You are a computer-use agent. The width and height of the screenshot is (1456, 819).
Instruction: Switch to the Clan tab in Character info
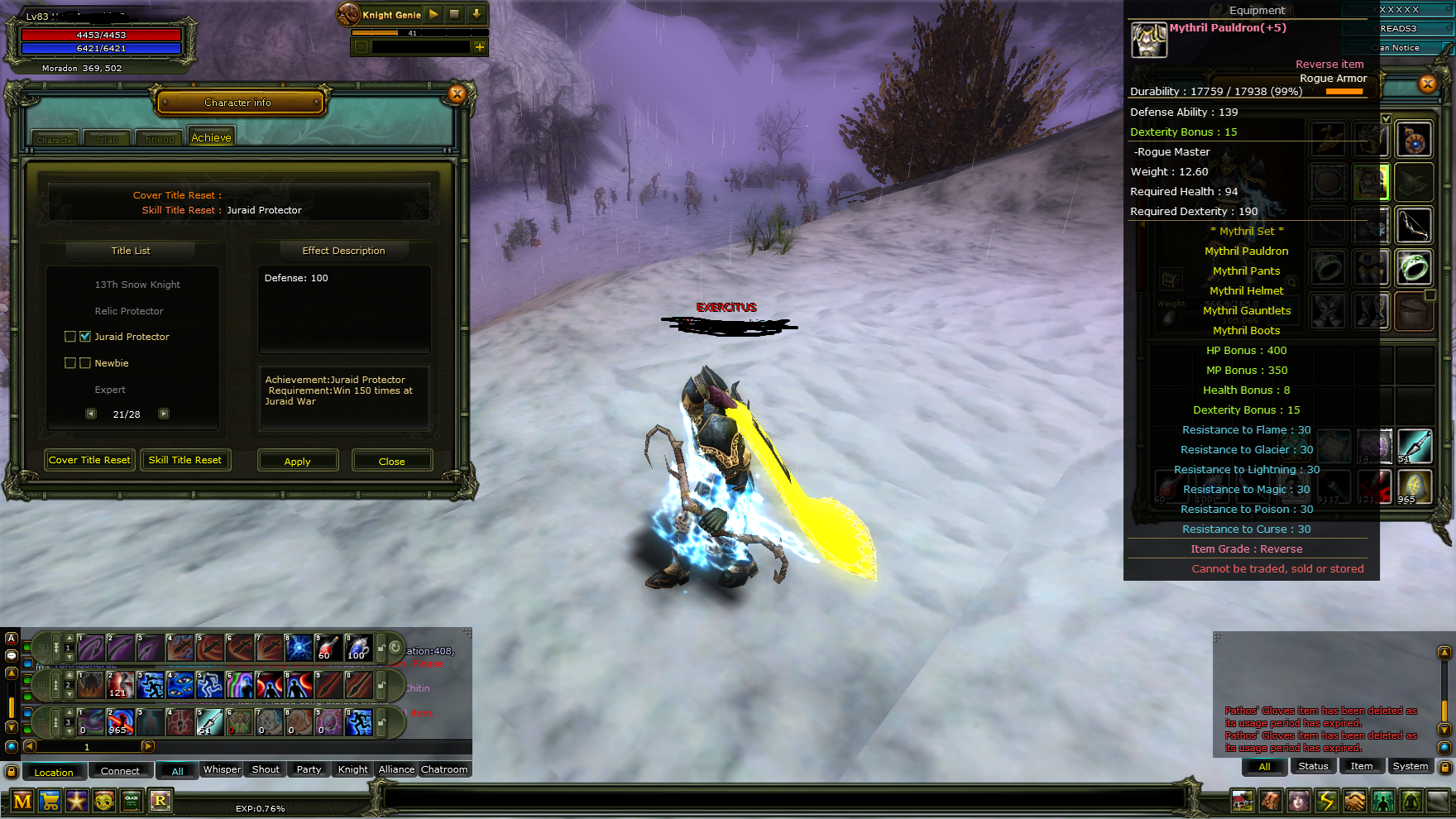106,139
